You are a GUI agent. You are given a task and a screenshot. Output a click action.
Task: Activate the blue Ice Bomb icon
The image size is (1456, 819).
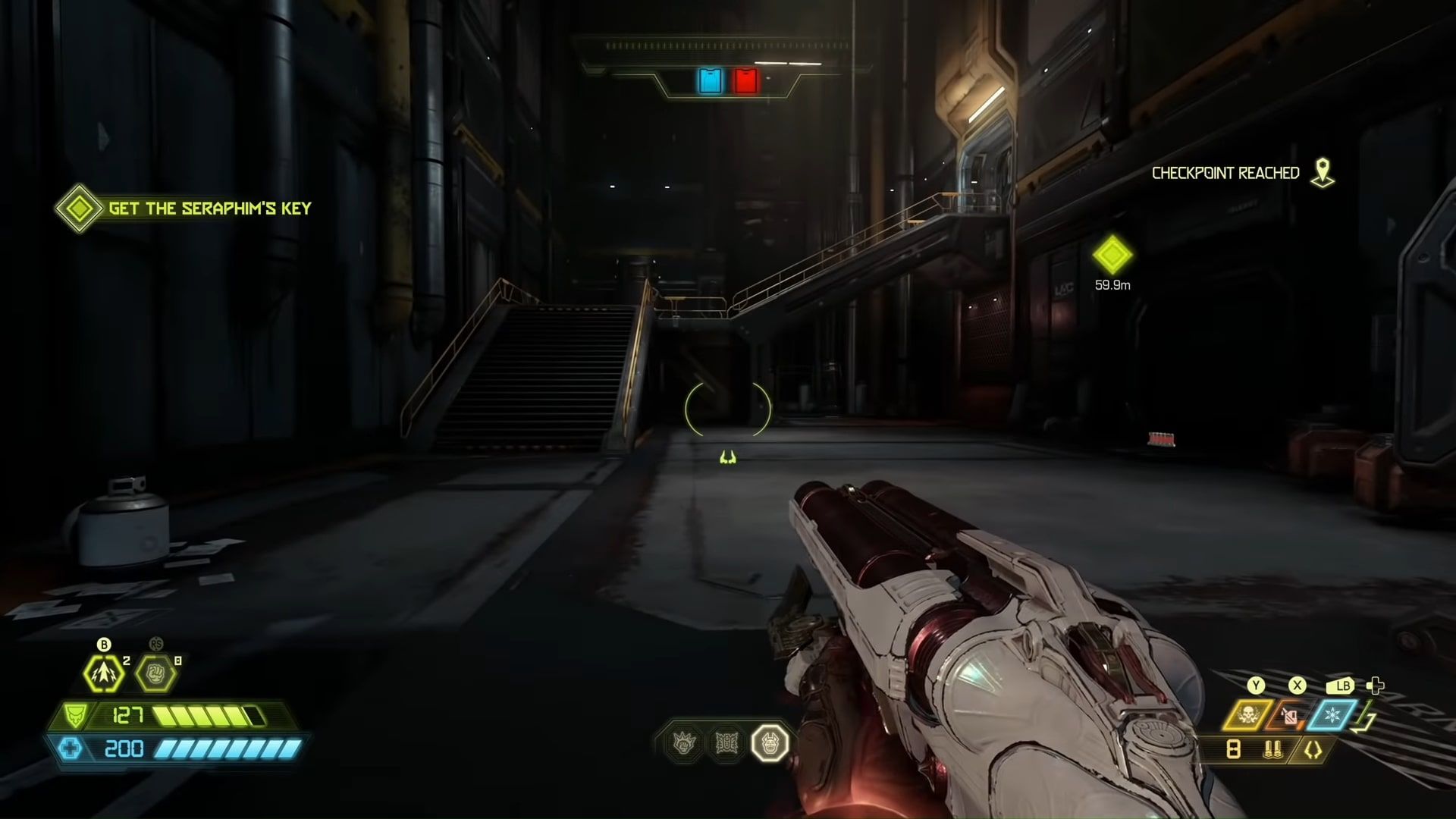click(x=1332, y=715)
